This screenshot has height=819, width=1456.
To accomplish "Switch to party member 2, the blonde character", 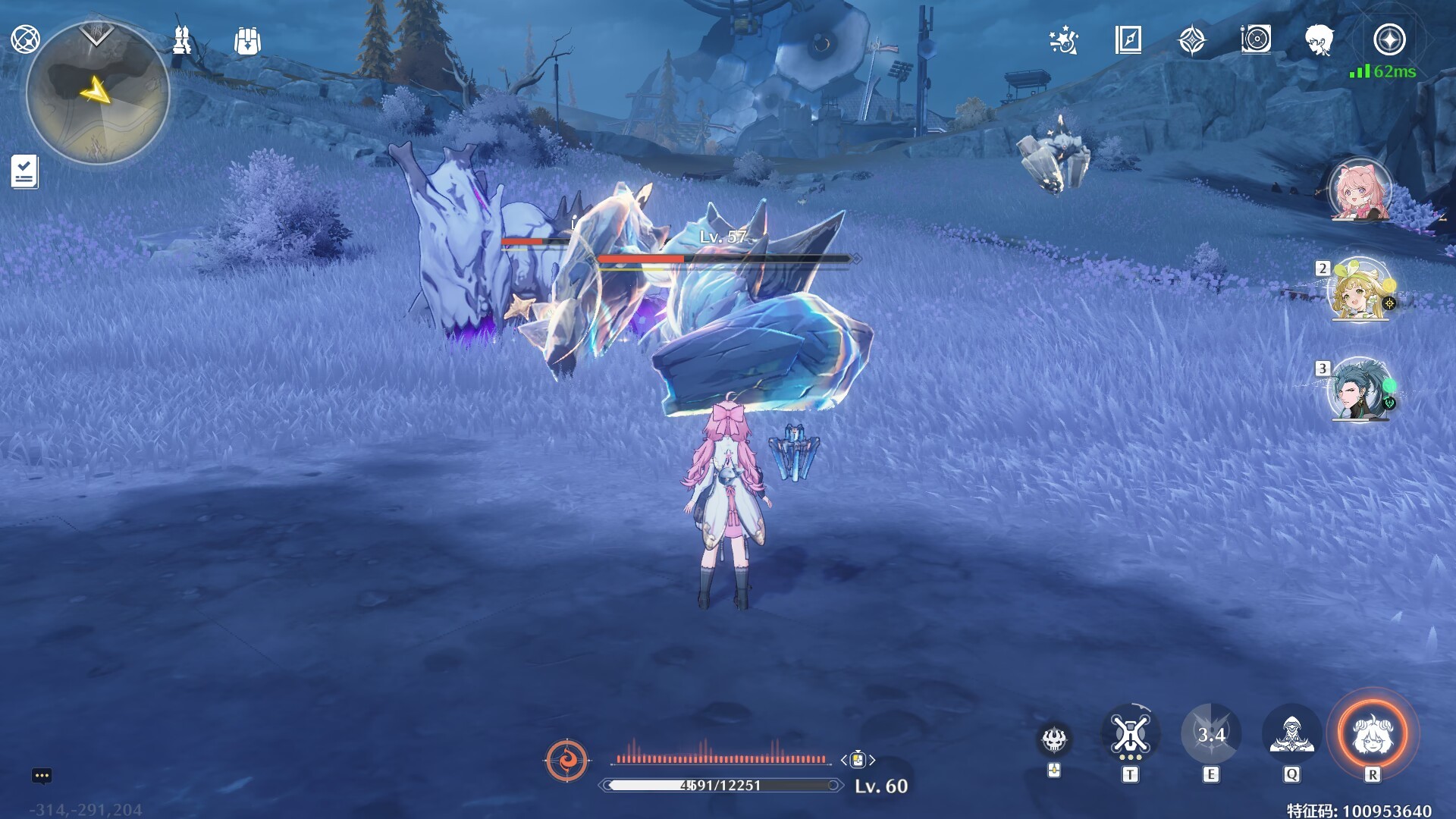I will click(1360, 290).
